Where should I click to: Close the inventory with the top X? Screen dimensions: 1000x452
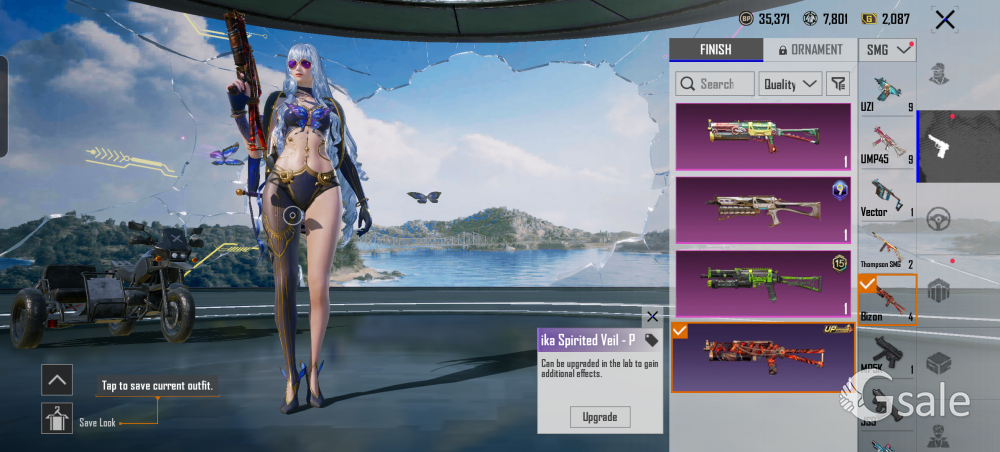pos(944,19)
